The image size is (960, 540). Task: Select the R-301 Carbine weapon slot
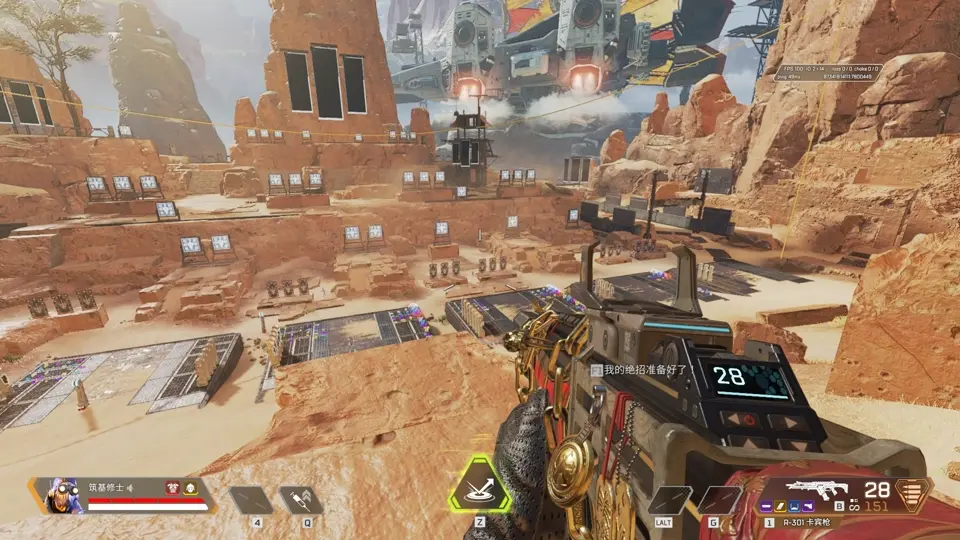tap(817, 490)
